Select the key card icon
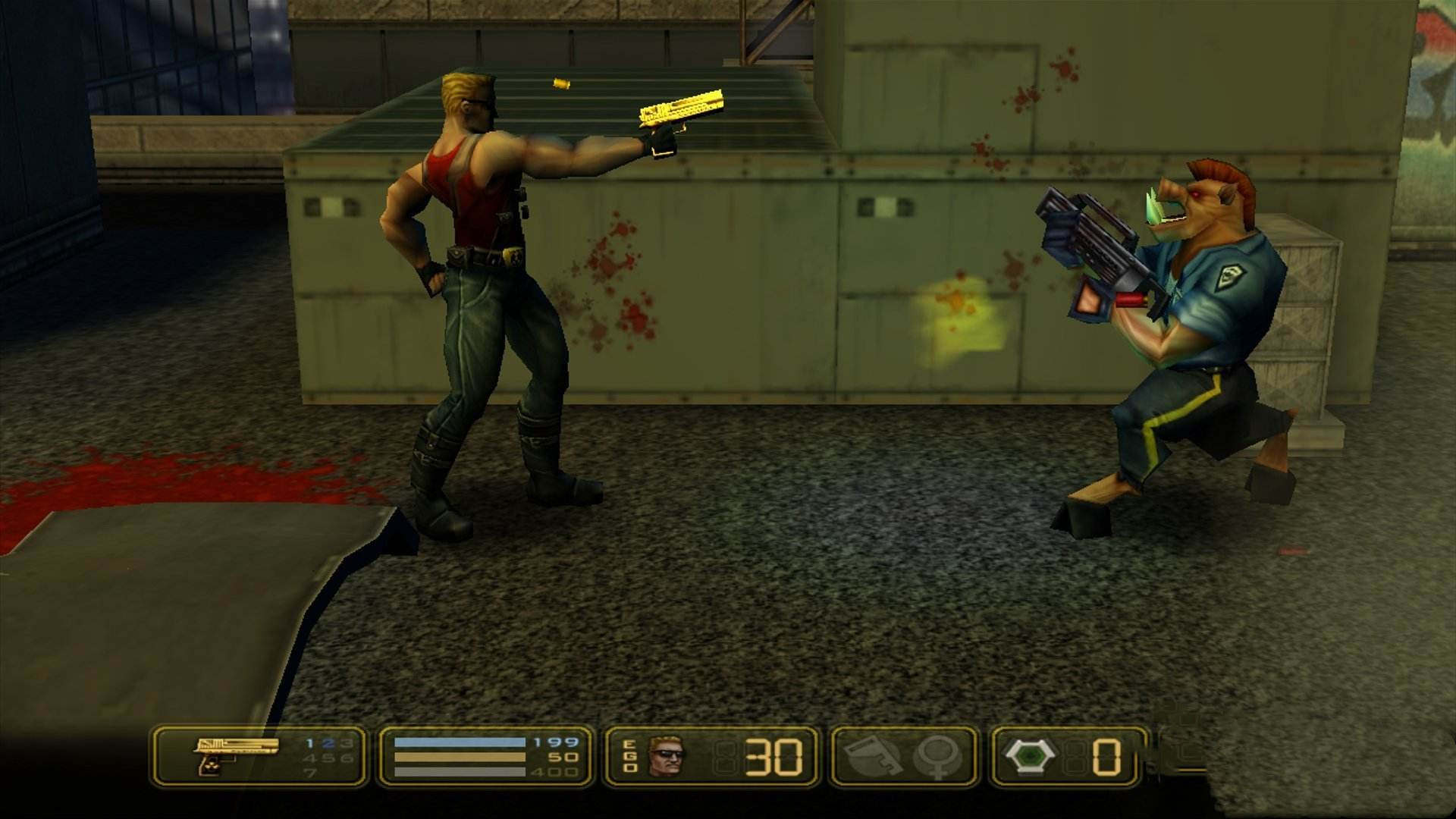 click(x=873, y=755)
